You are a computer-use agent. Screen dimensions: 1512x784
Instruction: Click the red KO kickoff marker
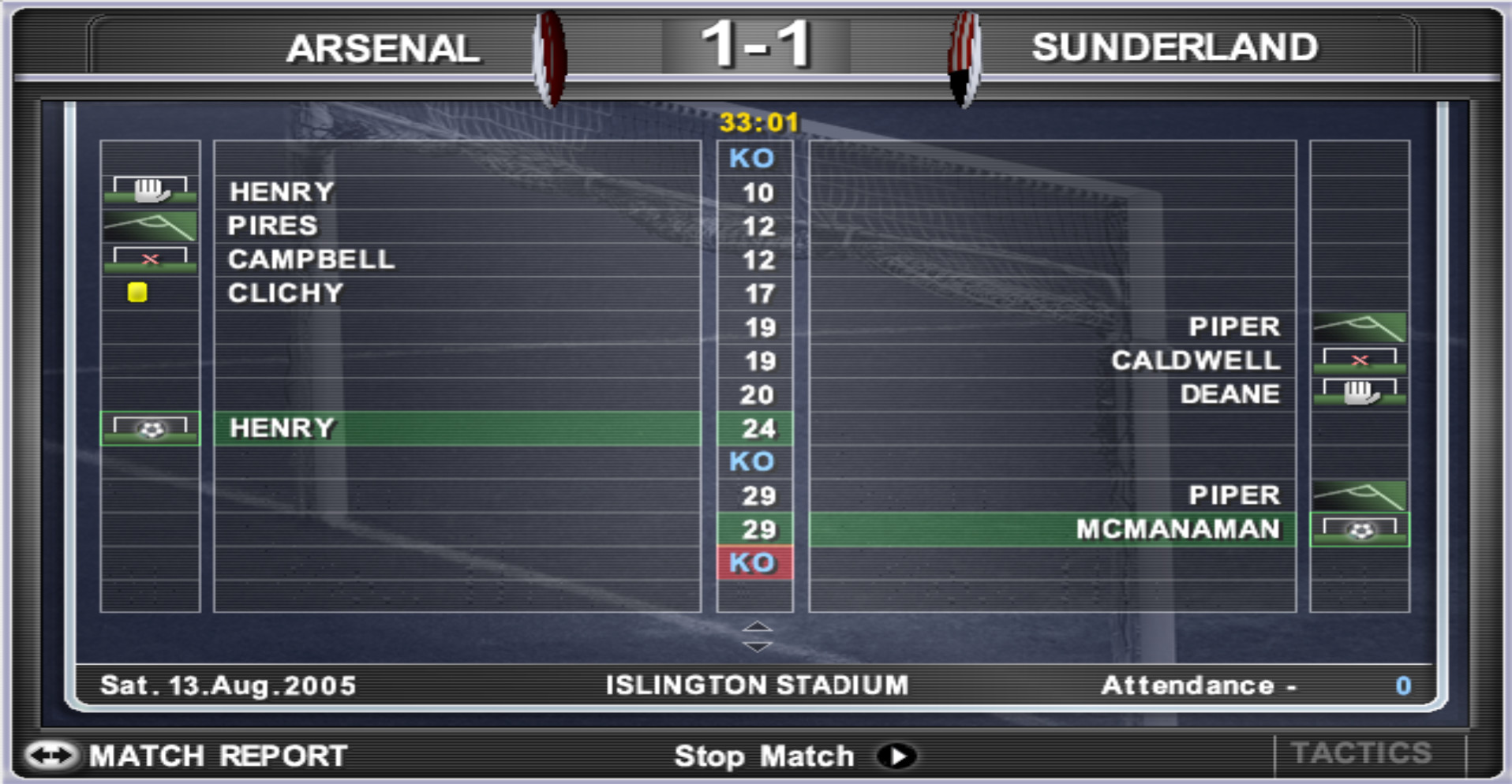pyautogui.click(x=754, y=562)
